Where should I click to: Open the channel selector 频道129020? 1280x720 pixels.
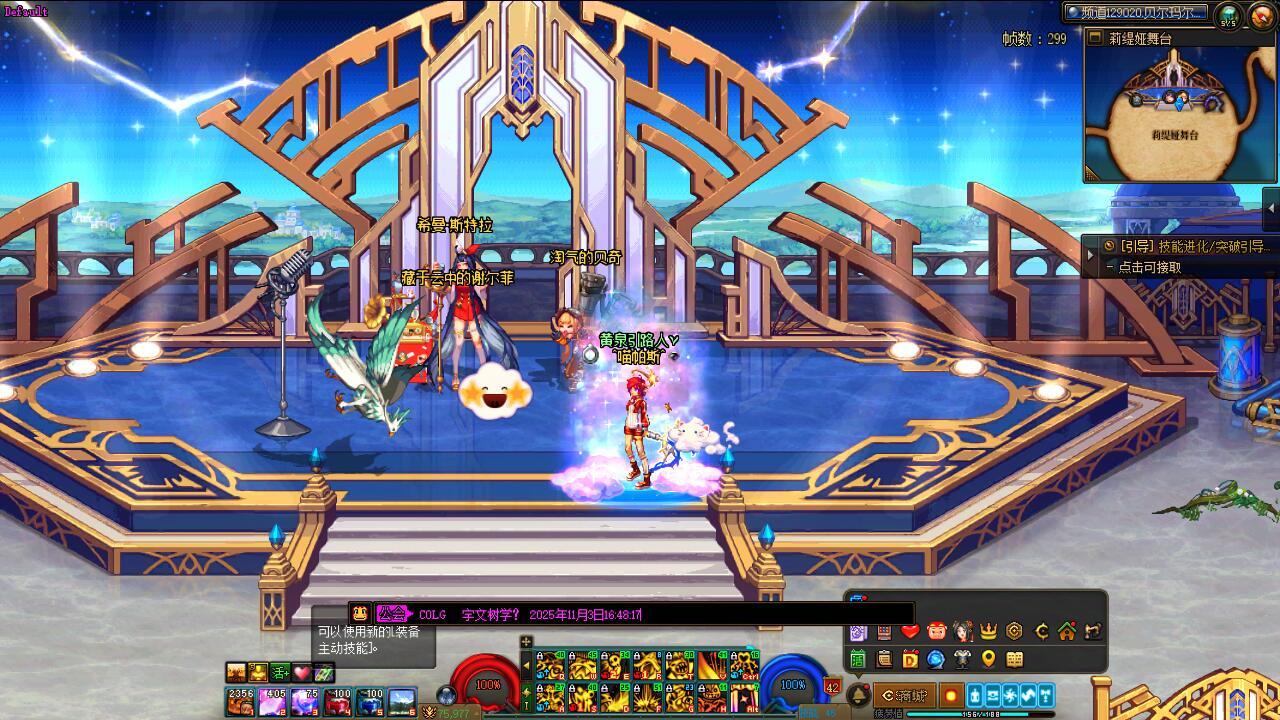[1135, 13]
